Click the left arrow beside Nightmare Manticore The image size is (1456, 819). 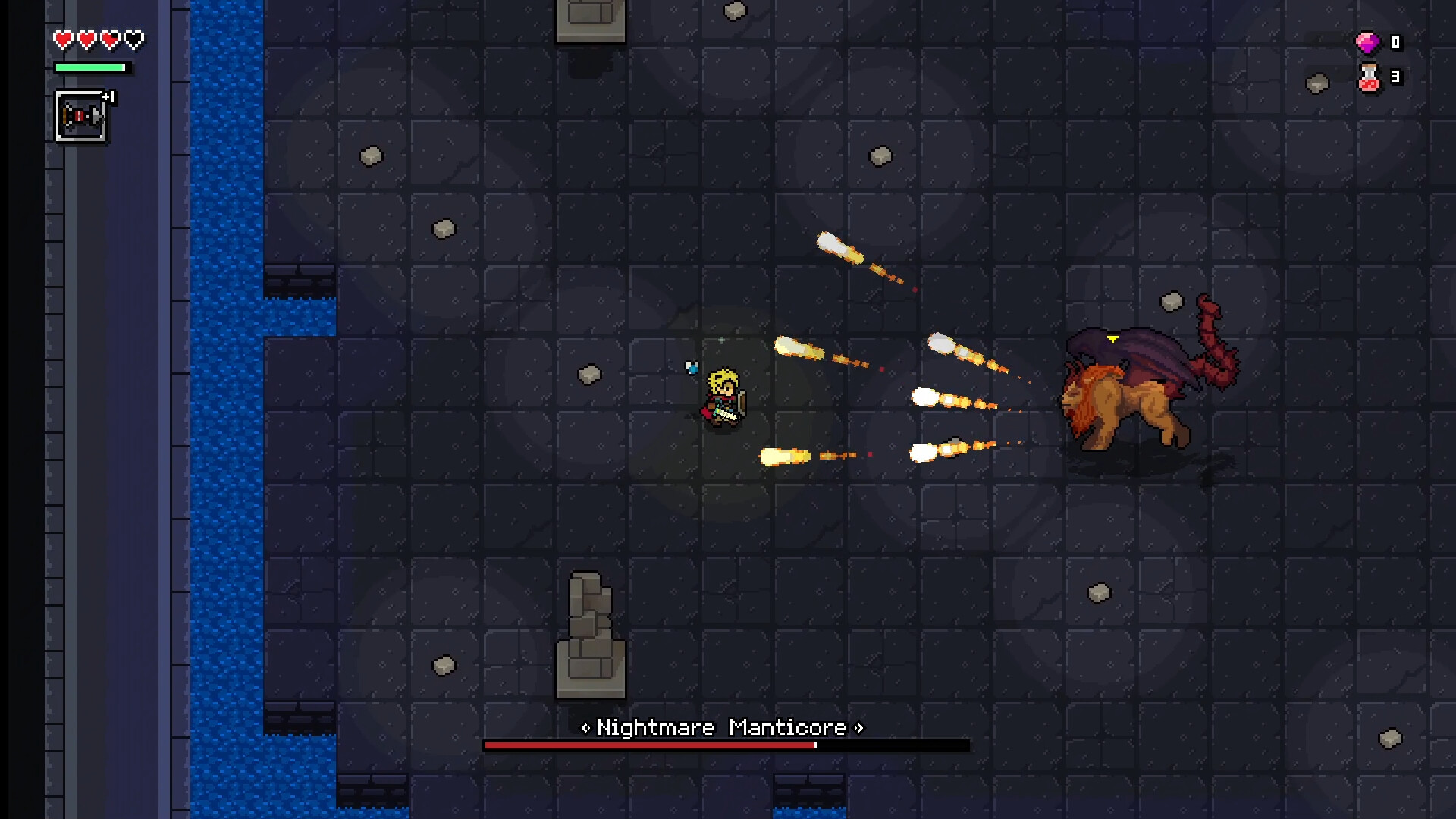click(585, 729)
